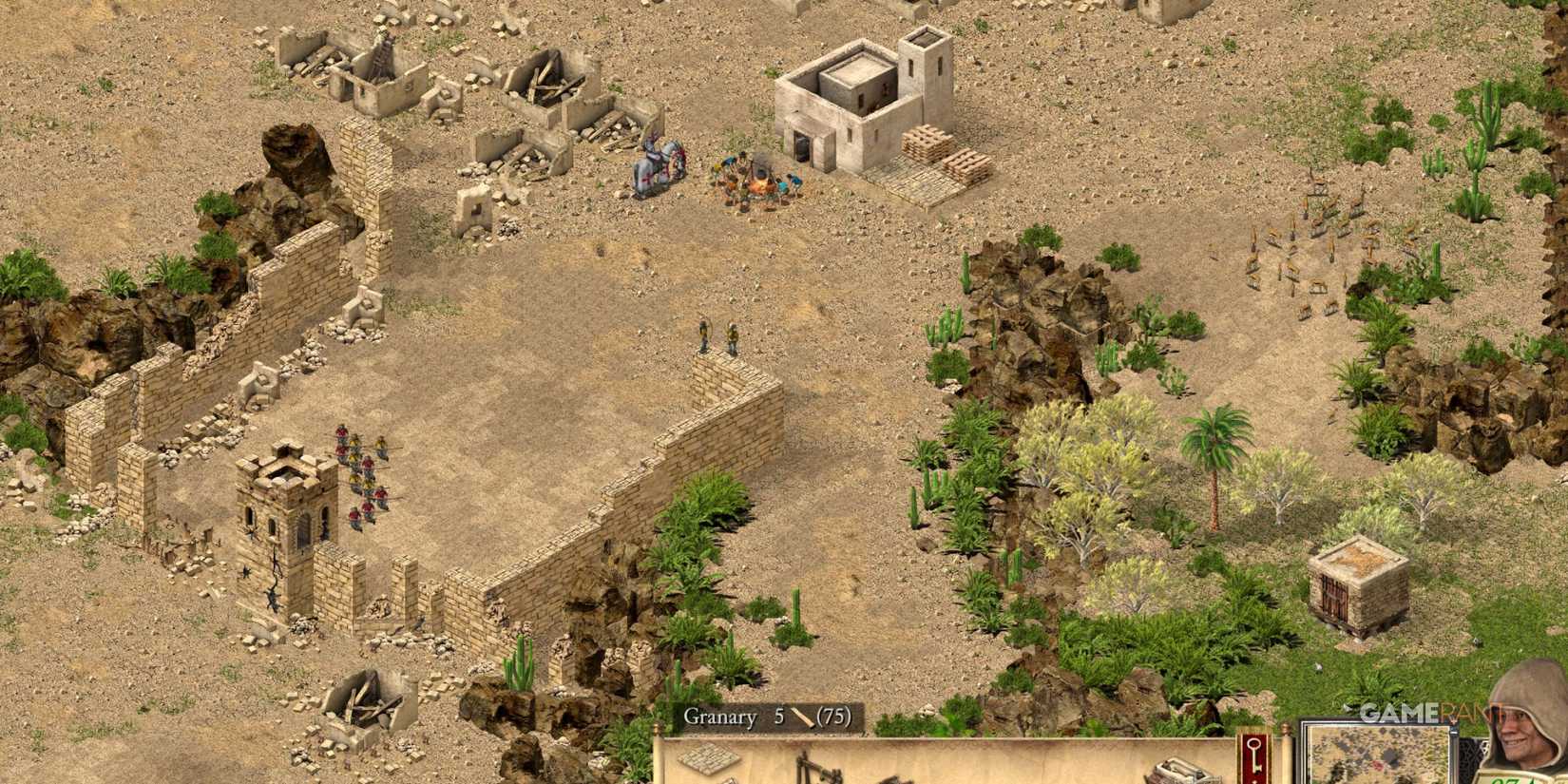This screenshot has height=784, width=1568.
Task: Select the stone tower icon in the build panel
Action: tap(1178, 772)
